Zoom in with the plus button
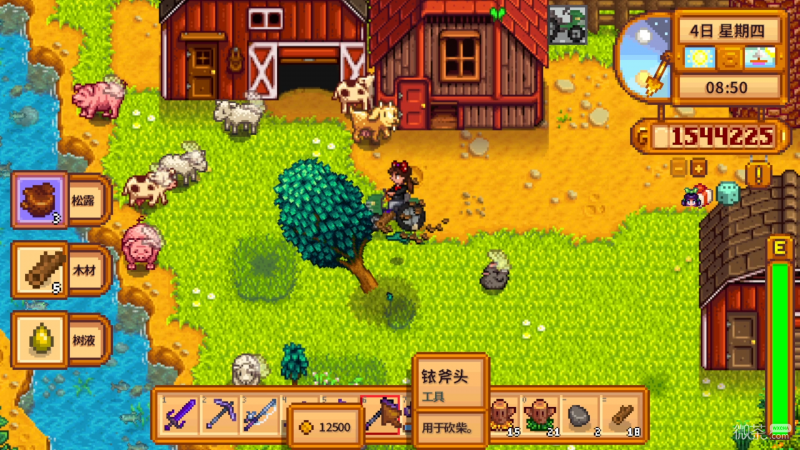800x450 pixels. (699, 167)
